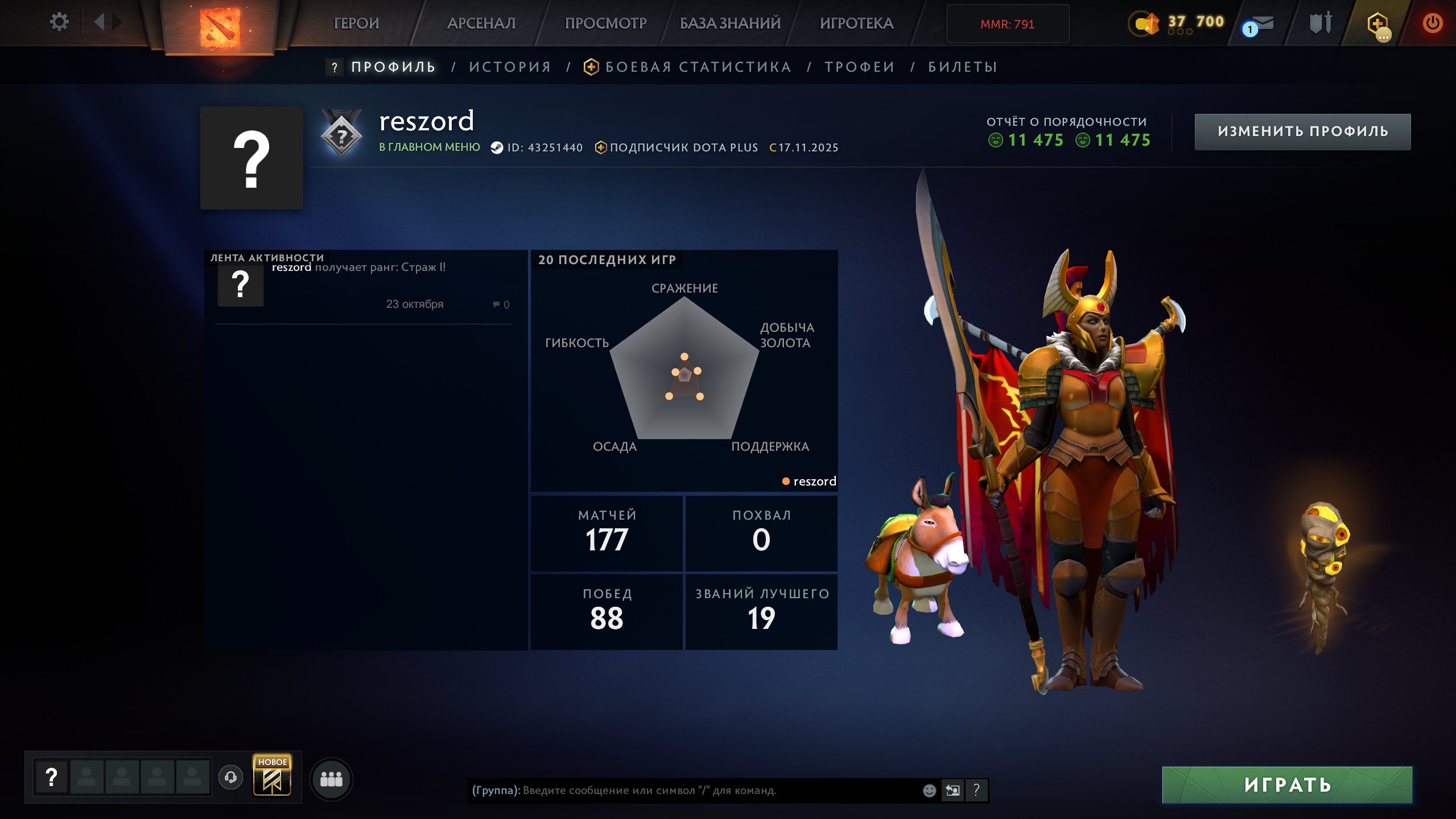The width and height of the screenshot is (1456, 819).
Task: Open the ГЕРОИ menu
Action: pos(356,23)
